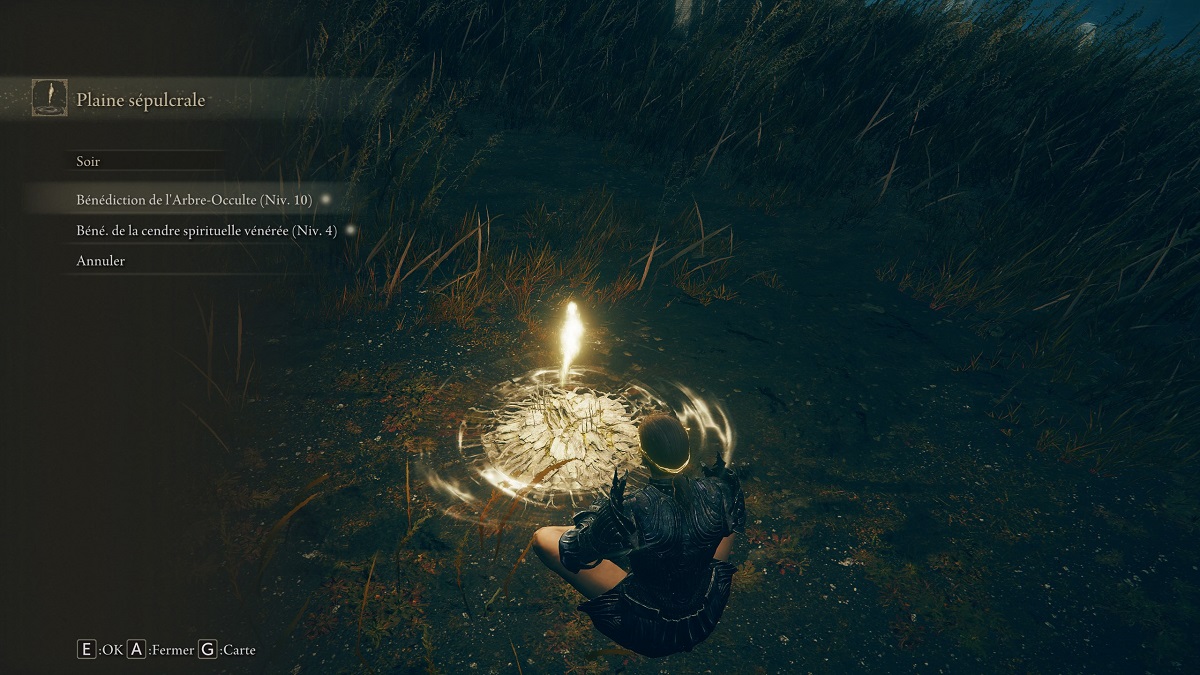The height and width of the screenshot is (675, 1200).
Task: Select the Soir menu option
Action: 89,161
